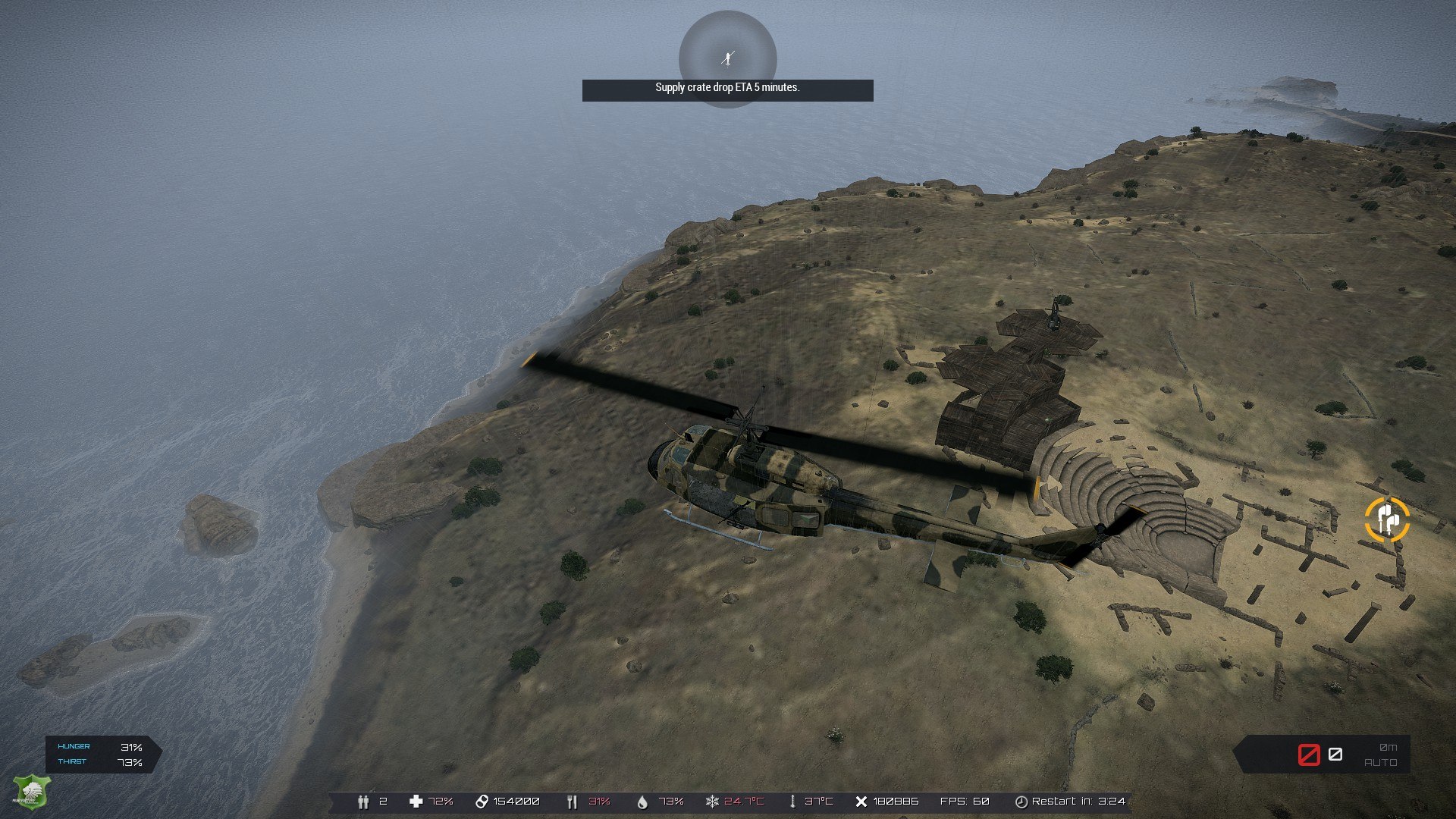Click the green shield server logo
The width and height of the screenshot is (1456, 819).
(31, 792)
